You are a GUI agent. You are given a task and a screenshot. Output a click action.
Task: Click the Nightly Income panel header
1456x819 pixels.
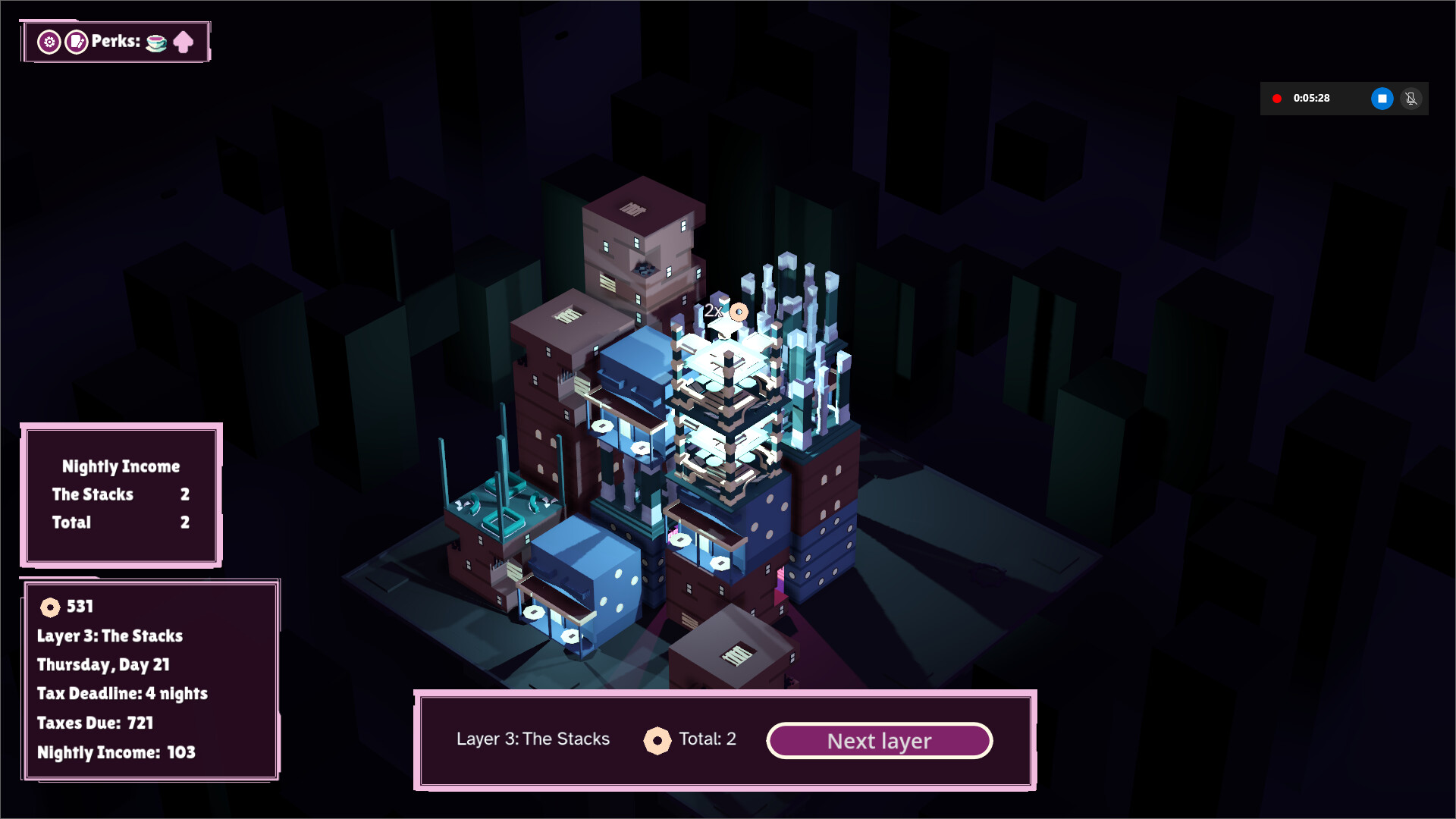pos(121,466)
